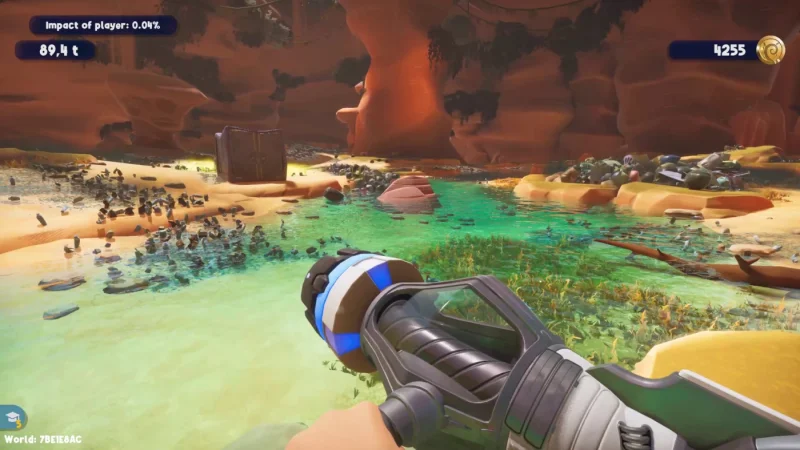Click the gold spiral coin icon
800x450 pixels.
(770, 49)
